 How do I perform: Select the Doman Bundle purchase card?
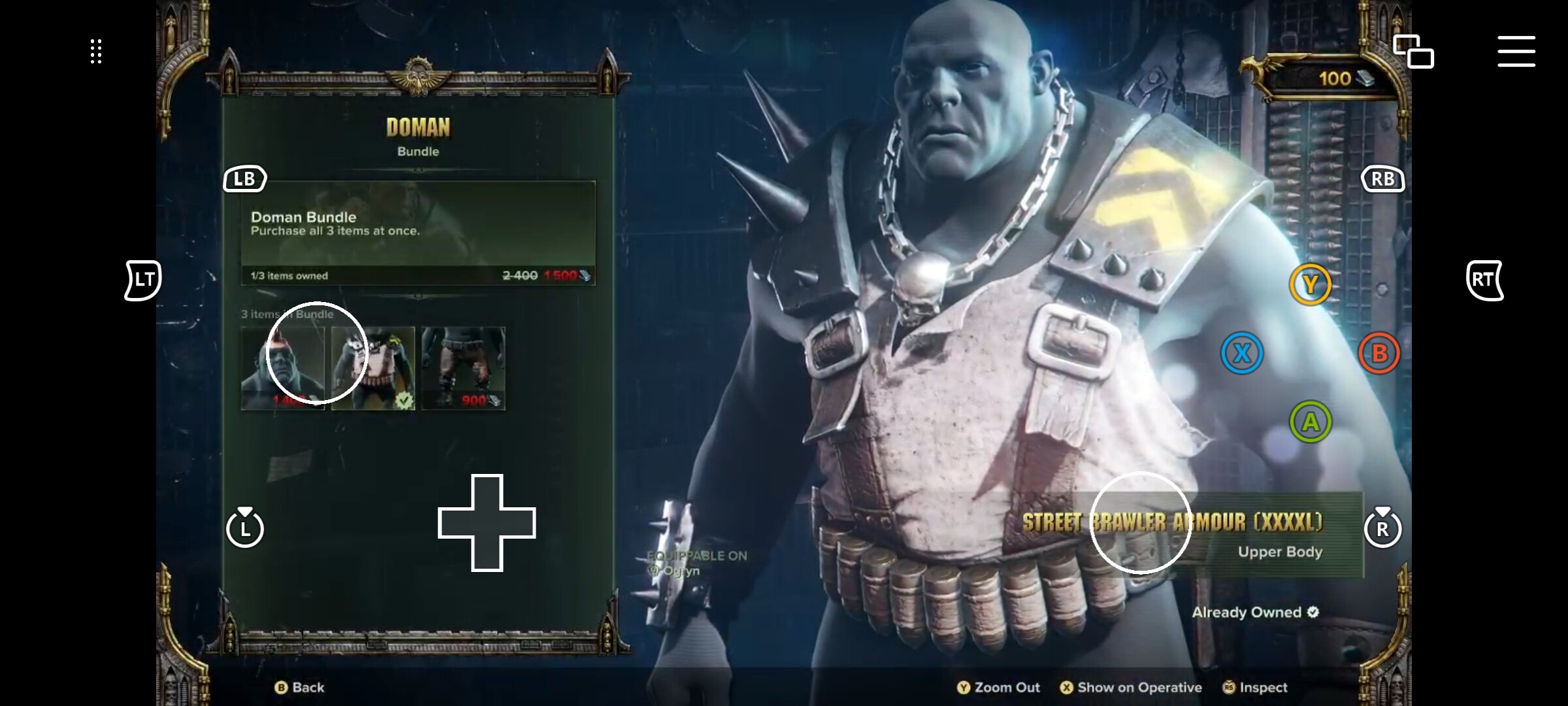[x=418, y=233]
